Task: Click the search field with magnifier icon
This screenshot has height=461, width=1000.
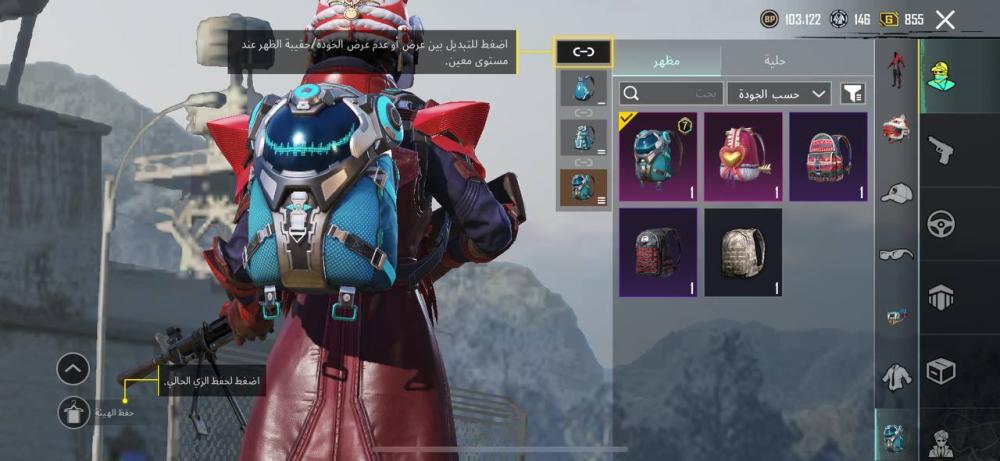Action: click(670, 94)
